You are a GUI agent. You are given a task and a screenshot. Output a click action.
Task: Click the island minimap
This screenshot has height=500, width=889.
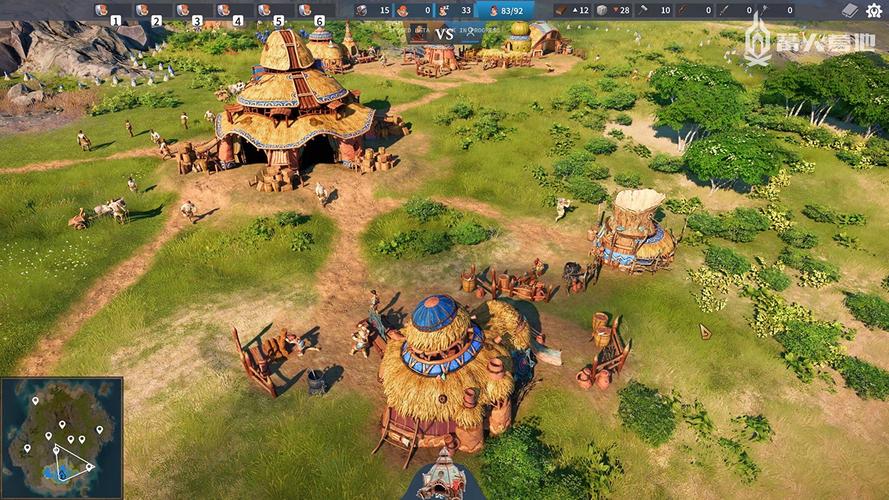61,437
